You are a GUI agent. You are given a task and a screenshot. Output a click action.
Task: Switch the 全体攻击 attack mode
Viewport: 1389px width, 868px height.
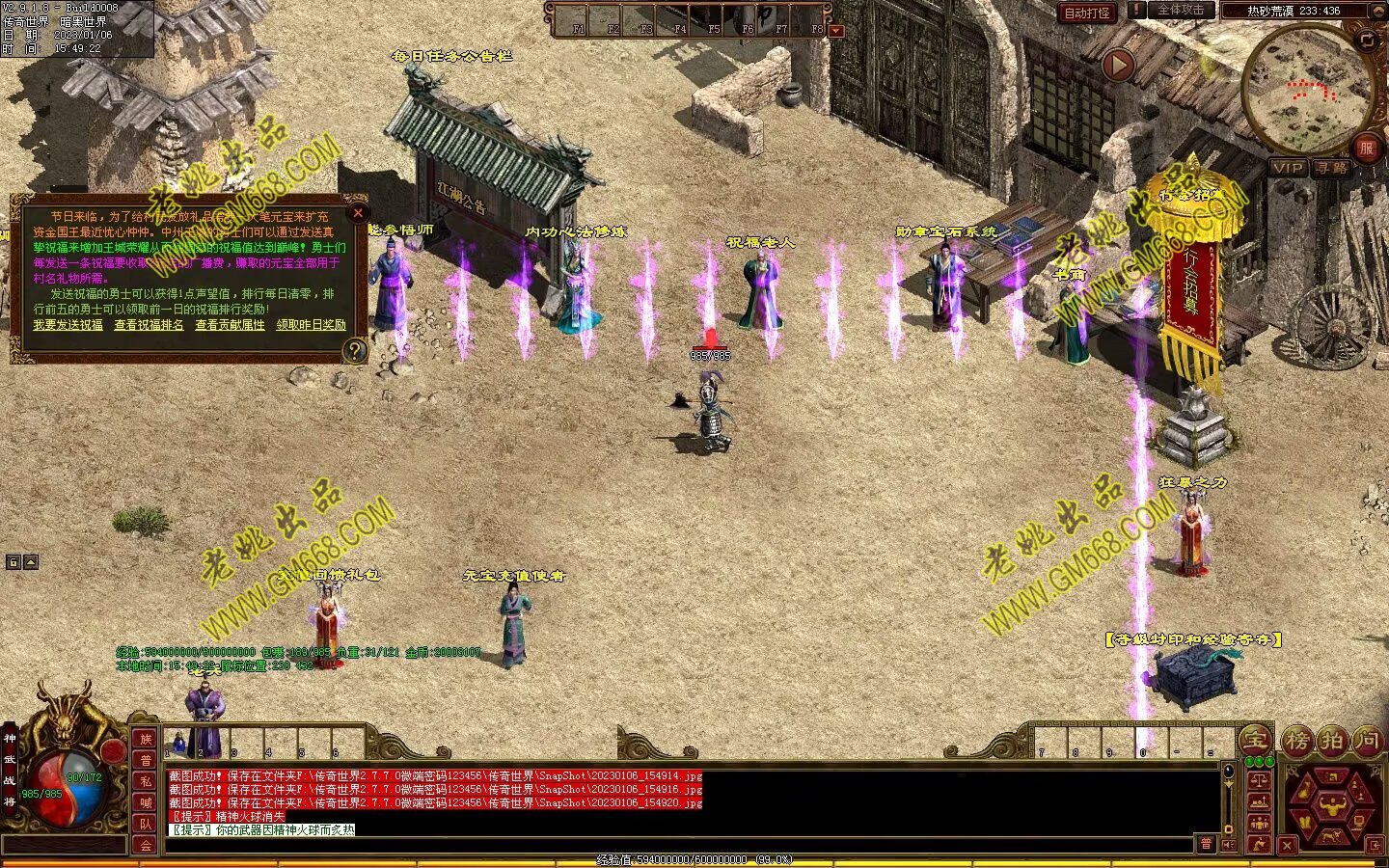coord(1181,11)
